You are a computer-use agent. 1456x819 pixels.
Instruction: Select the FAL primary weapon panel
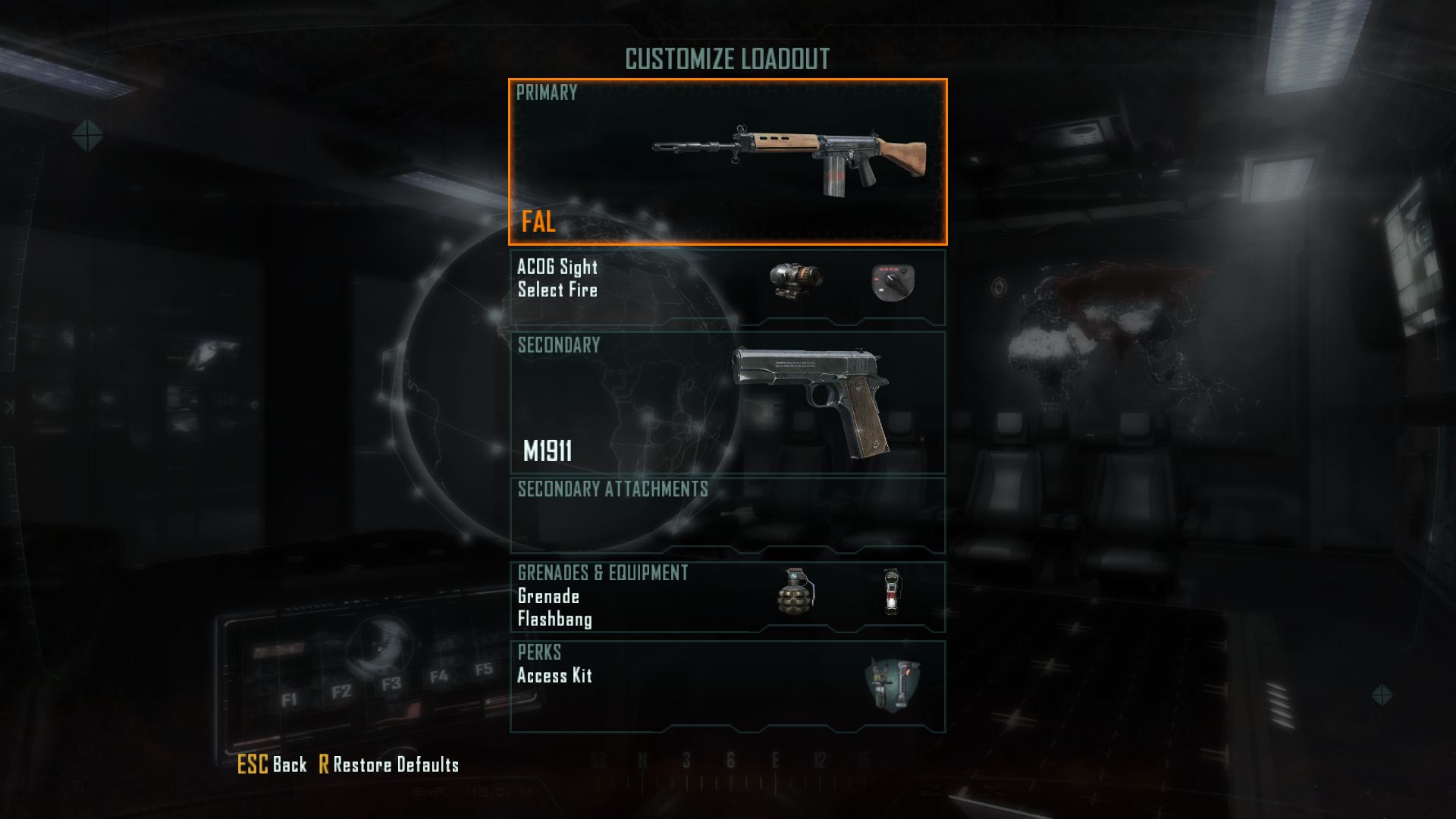coord(727,162)
